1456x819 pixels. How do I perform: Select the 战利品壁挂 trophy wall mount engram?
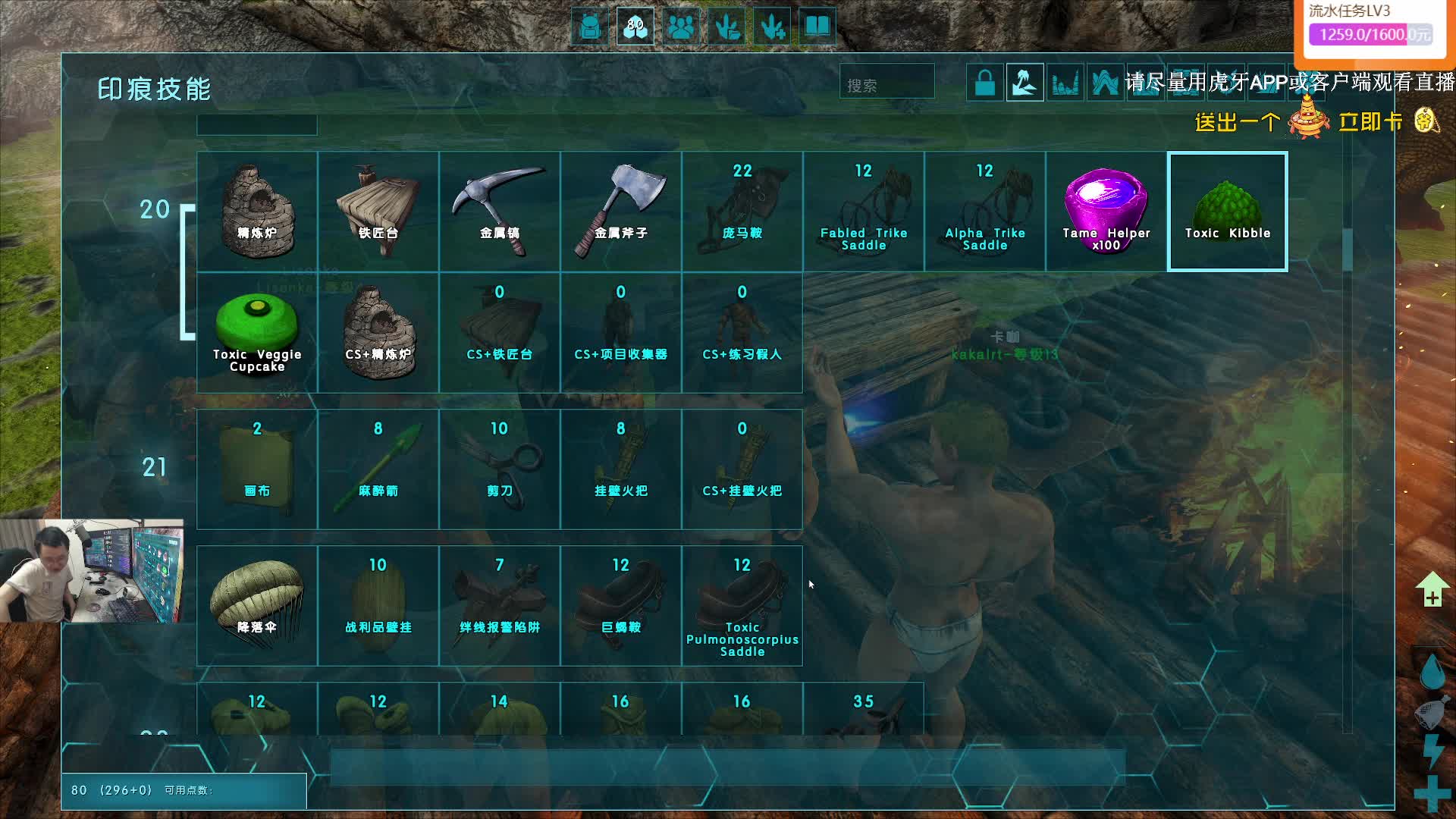point(378,605)
